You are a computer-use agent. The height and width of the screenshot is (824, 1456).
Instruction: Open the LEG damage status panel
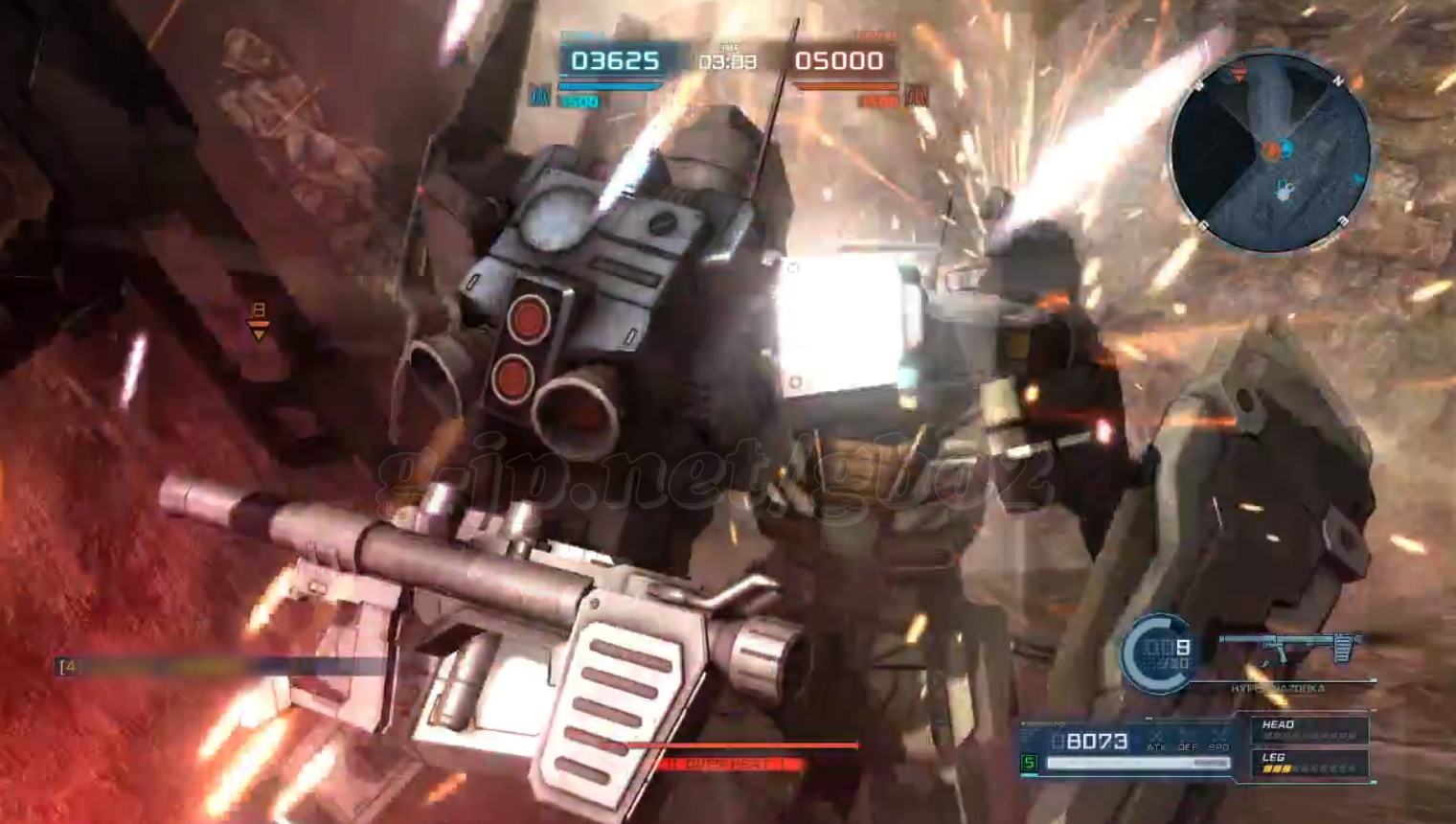tap(1309, 763)
